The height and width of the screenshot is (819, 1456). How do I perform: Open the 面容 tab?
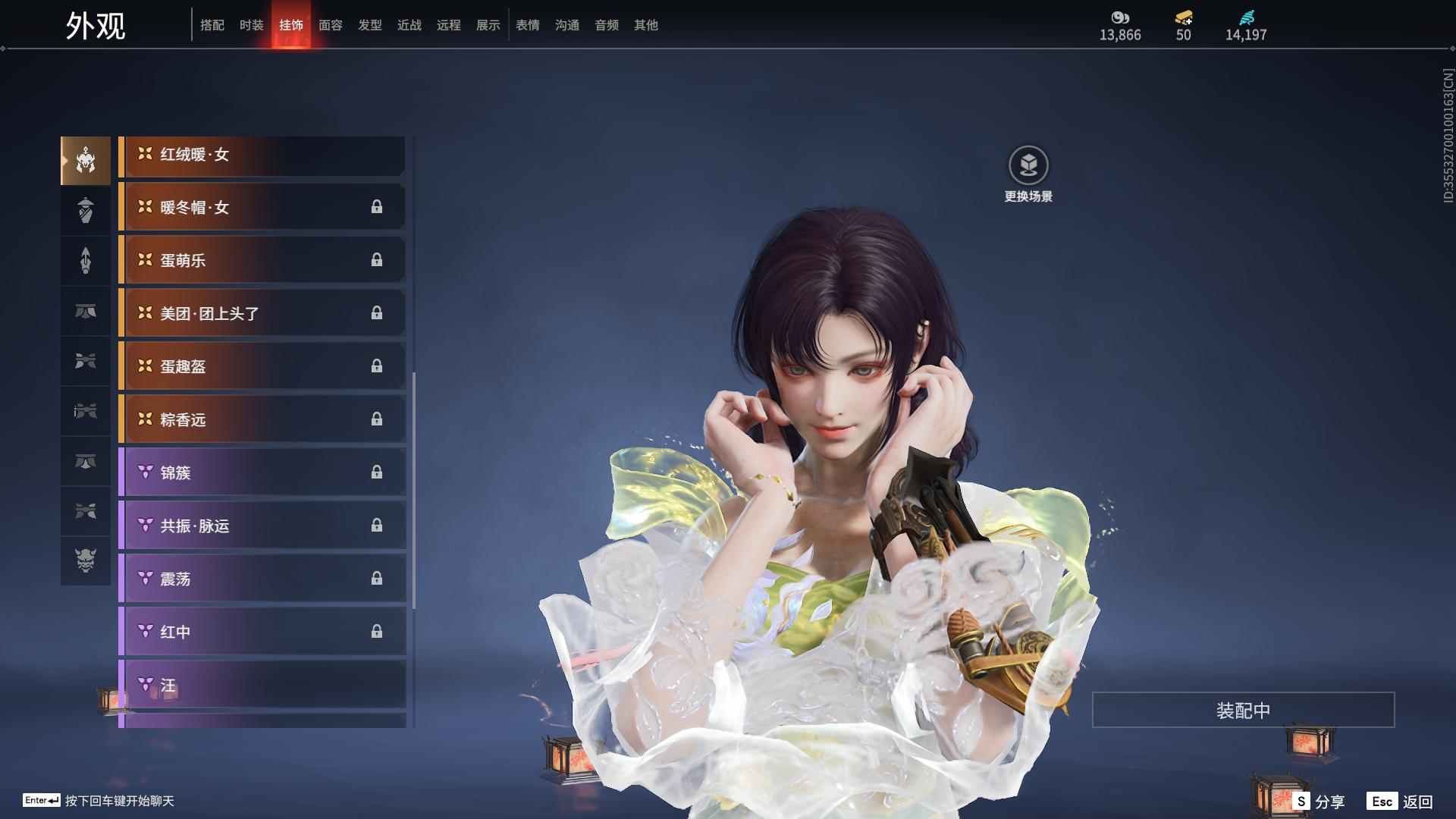tap(330, 25)
